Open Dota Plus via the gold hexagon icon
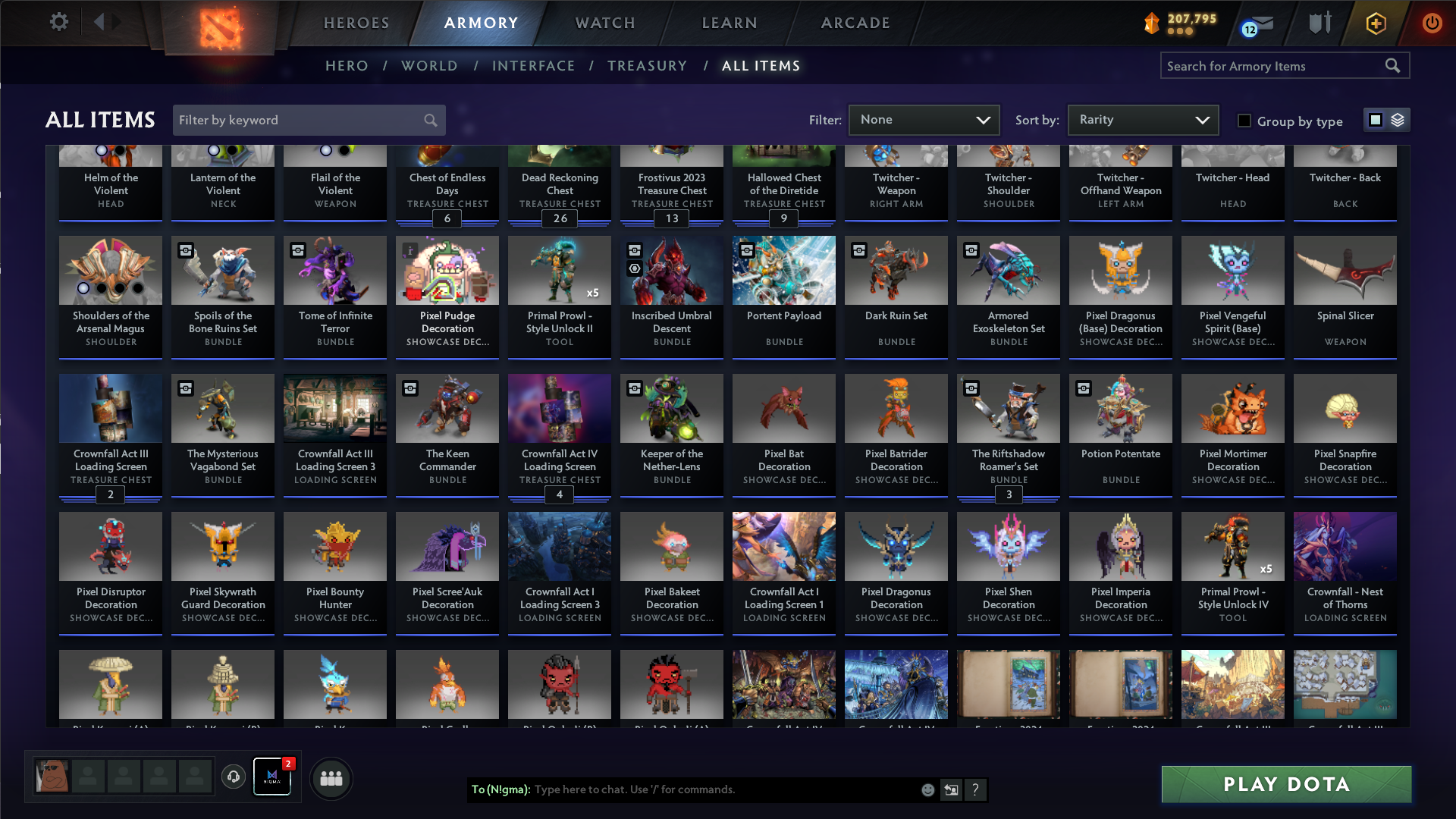The height and width of the screenshot is (819, 1456). [x=1376, y=23]
